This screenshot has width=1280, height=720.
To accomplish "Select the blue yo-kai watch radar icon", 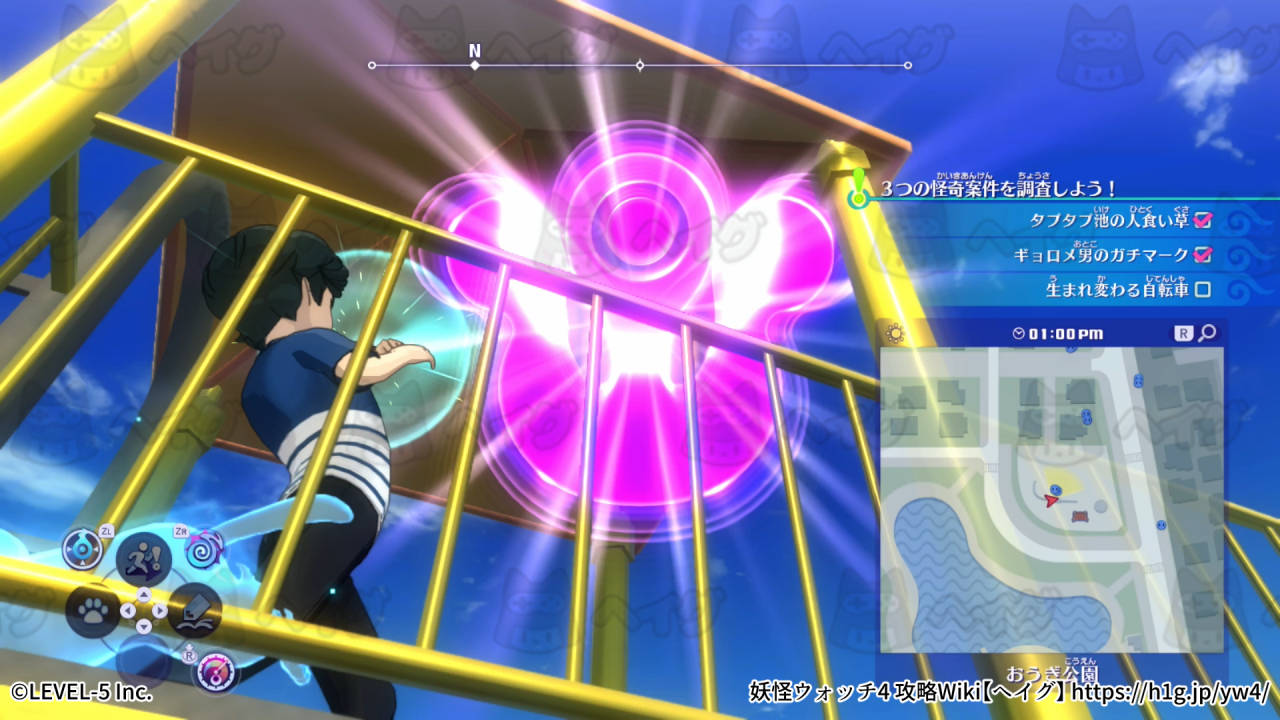I will pos(82,549).
